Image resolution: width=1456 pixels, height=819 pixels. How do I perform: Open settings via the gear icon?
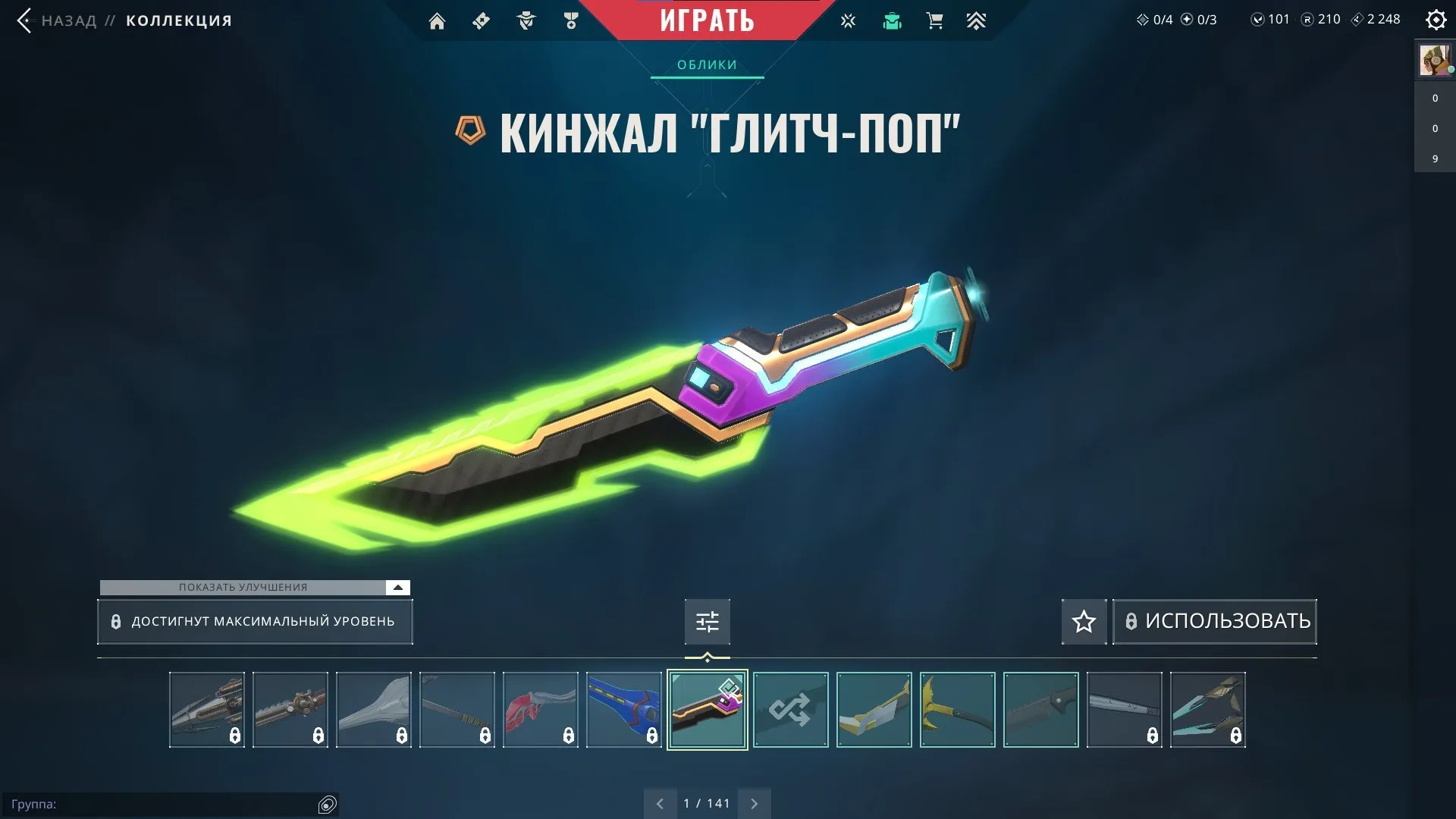[x=1436, y=20]
